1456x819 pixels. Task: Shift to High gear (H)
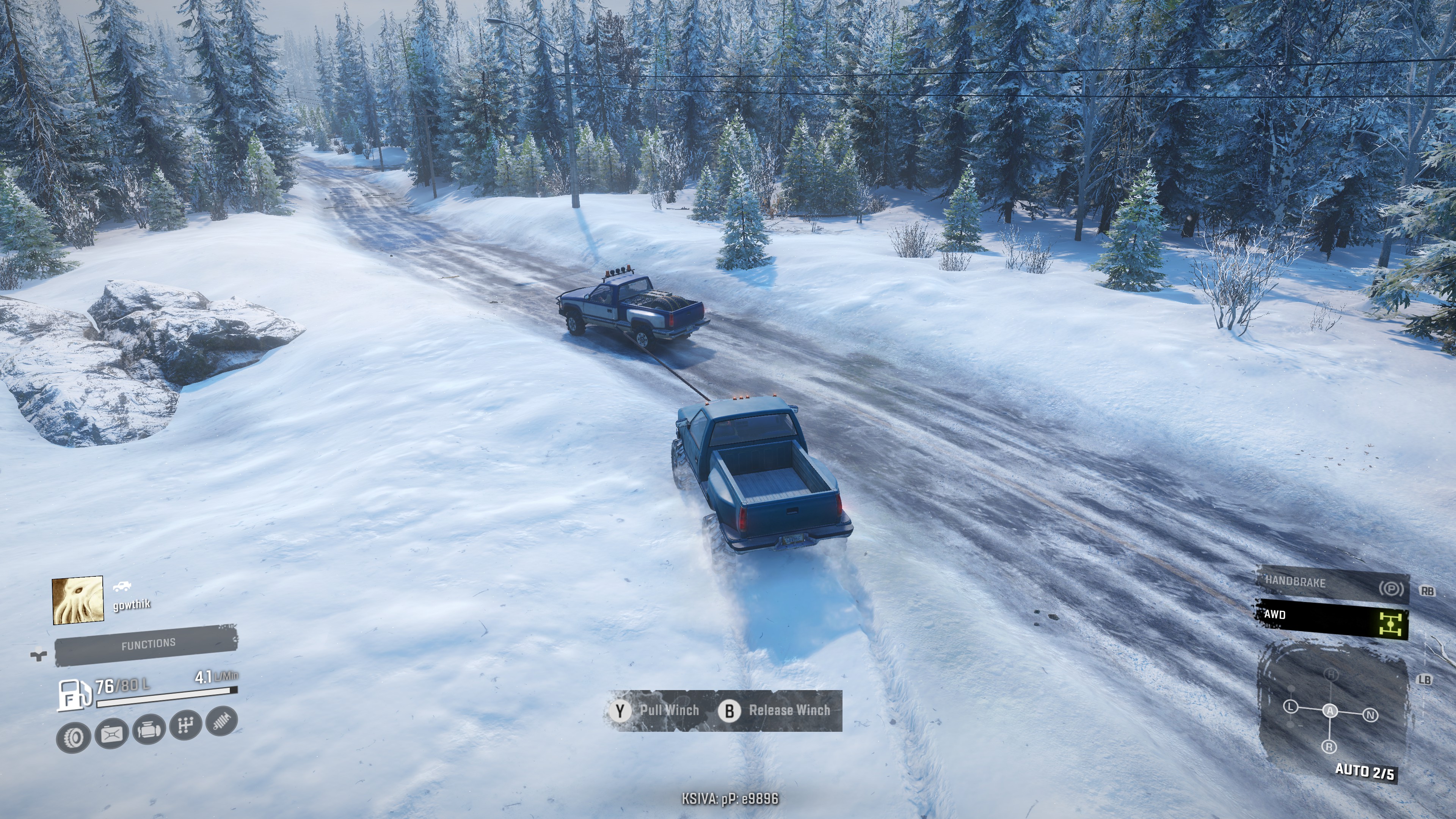(x=1332, y=674)
